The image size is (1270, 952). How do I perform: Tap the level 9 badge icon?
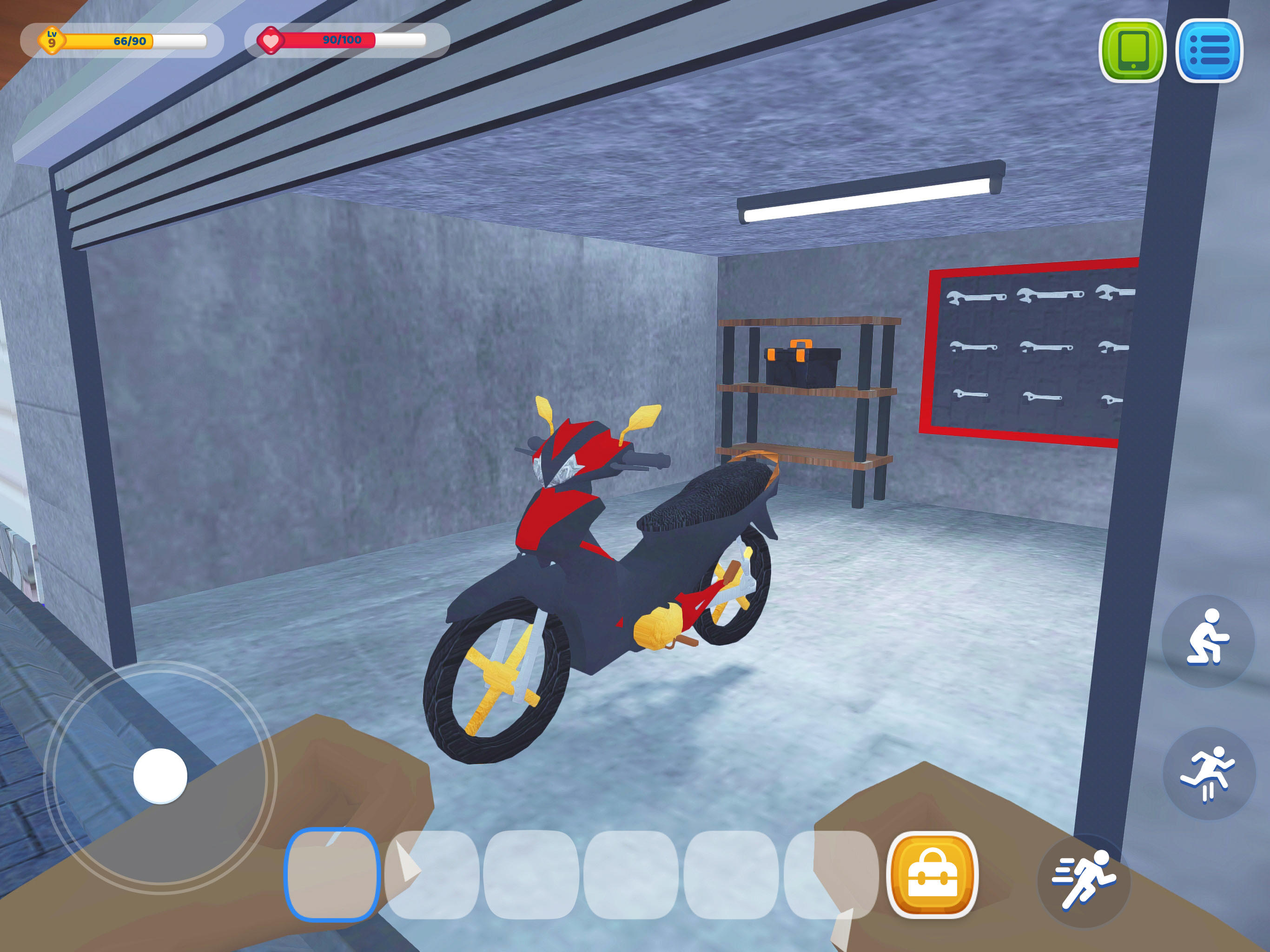coord(51,39)
